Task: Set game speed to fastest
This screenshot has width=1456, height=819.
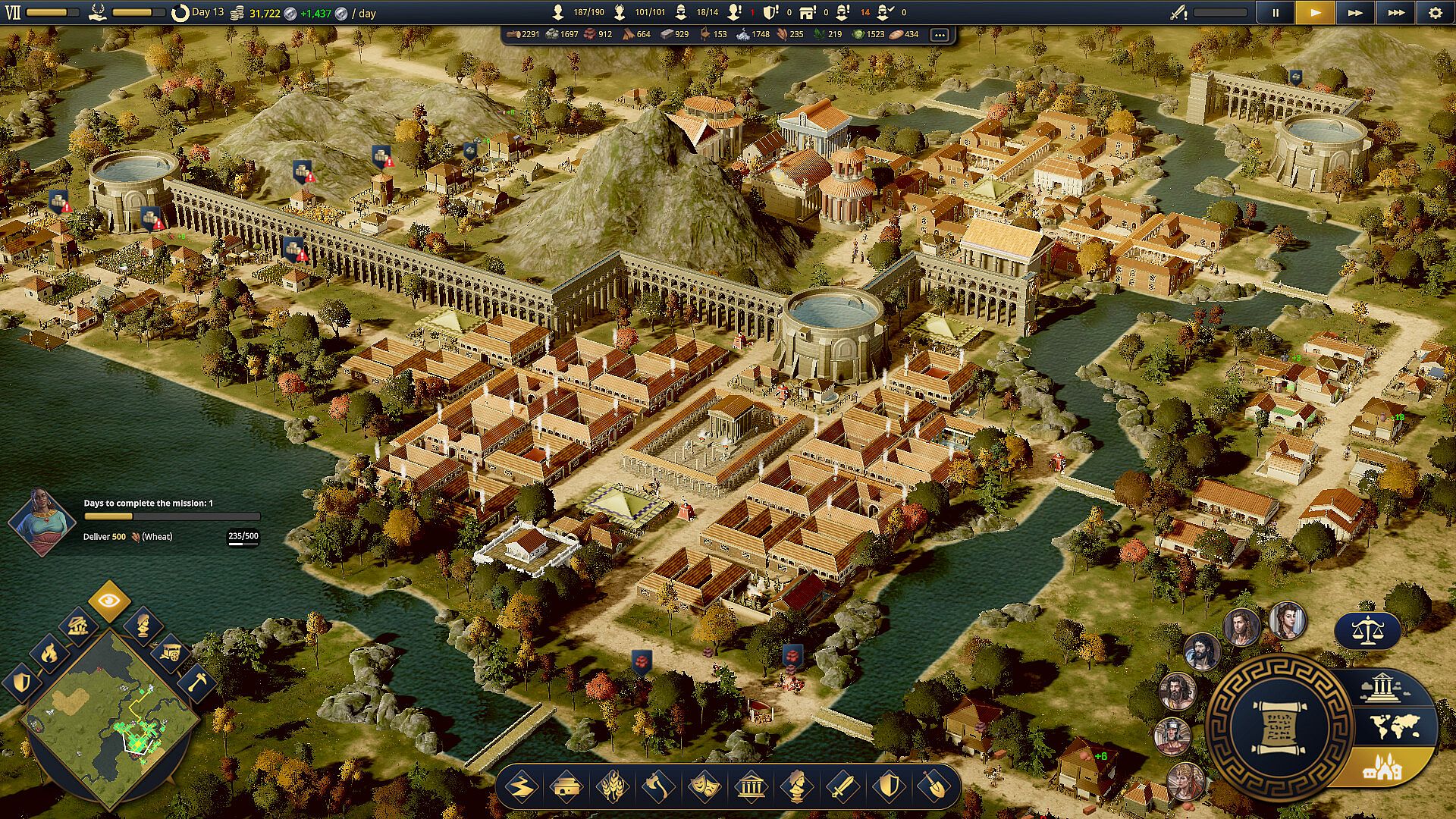Action: coord(1395,13)
